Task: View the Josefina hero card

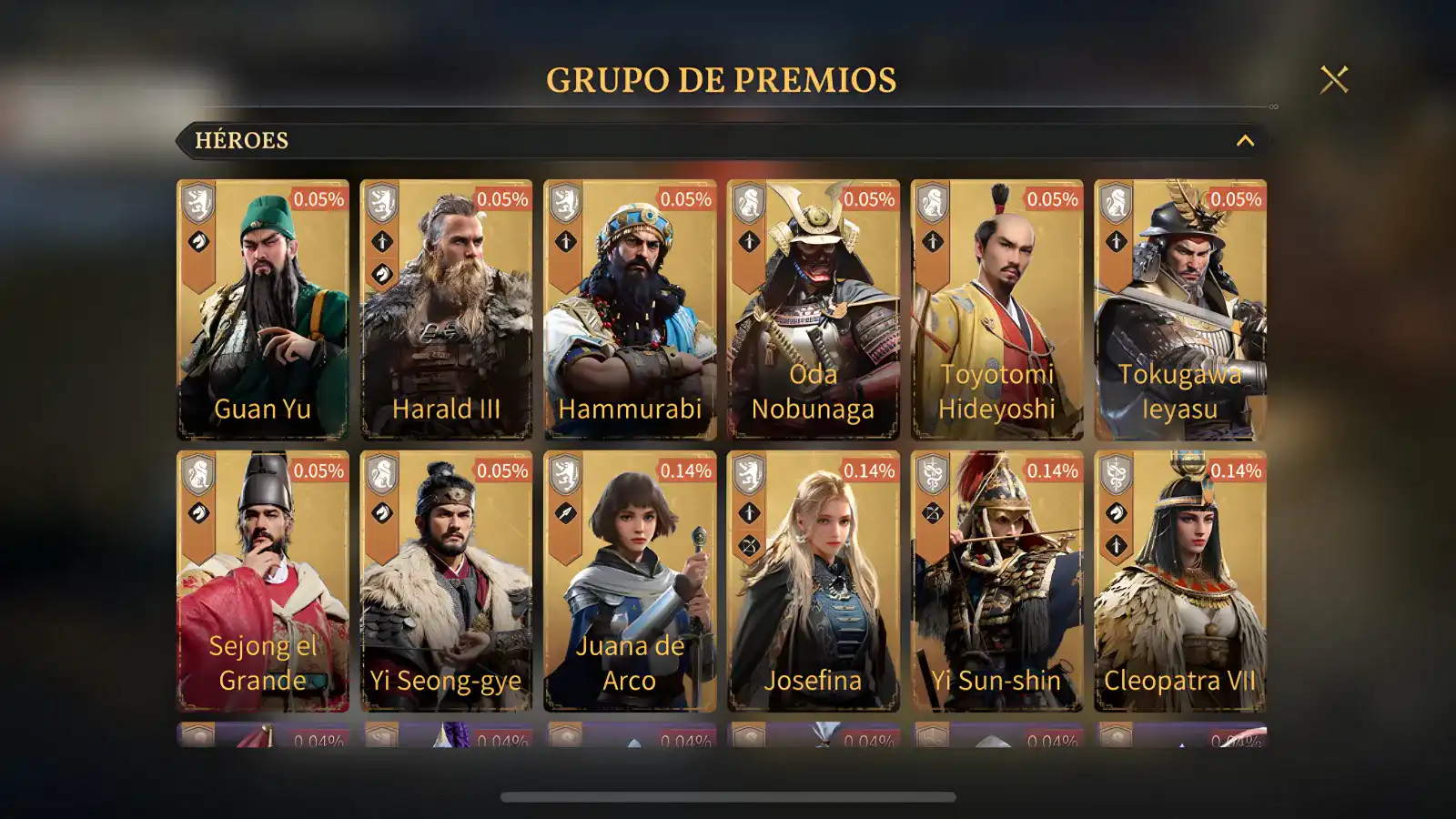Action: [x=813, y=581]
